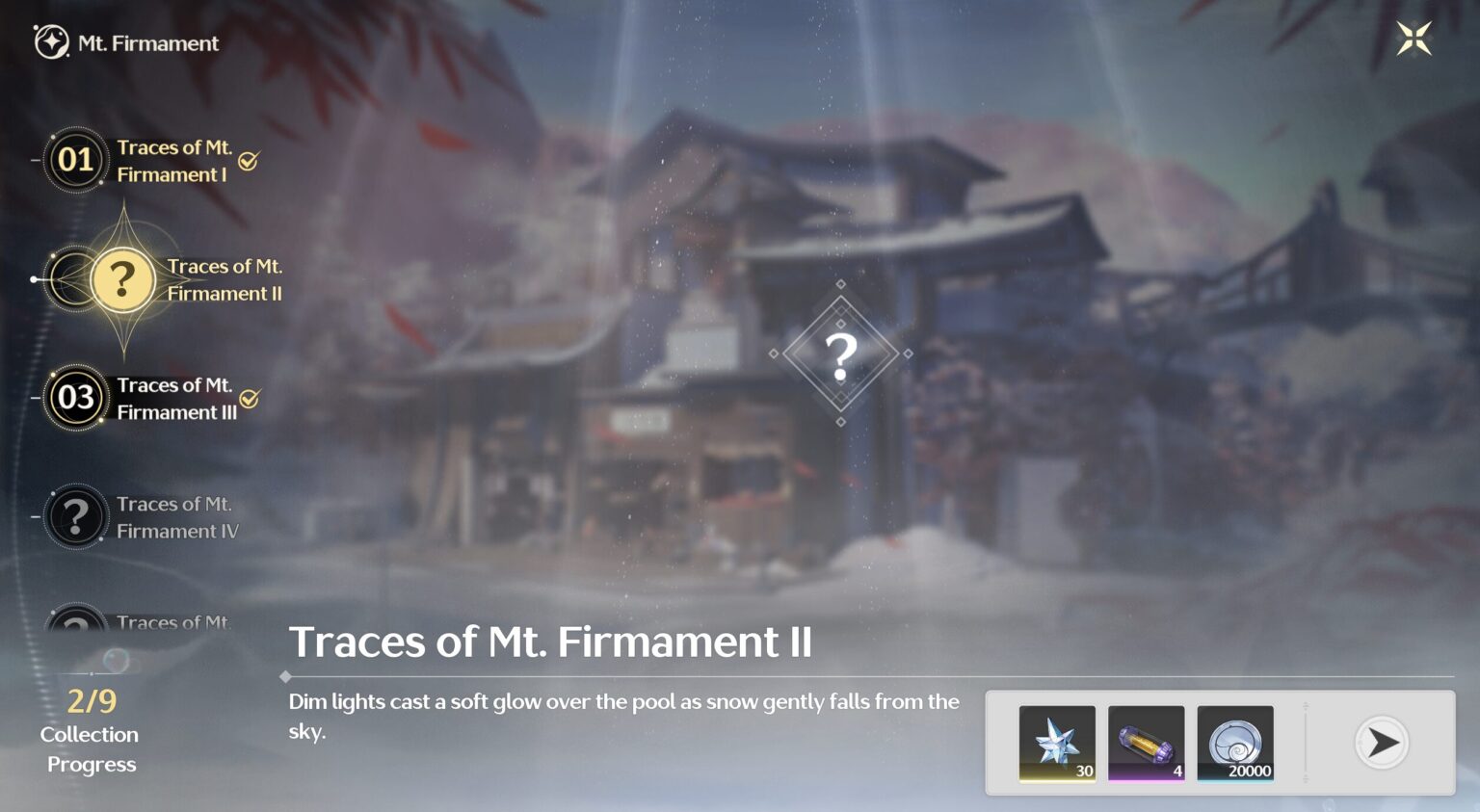1480x812 pixels.
Task: Select the Astrite crystal reward icon showing 30
Action: pos(1057,743)
